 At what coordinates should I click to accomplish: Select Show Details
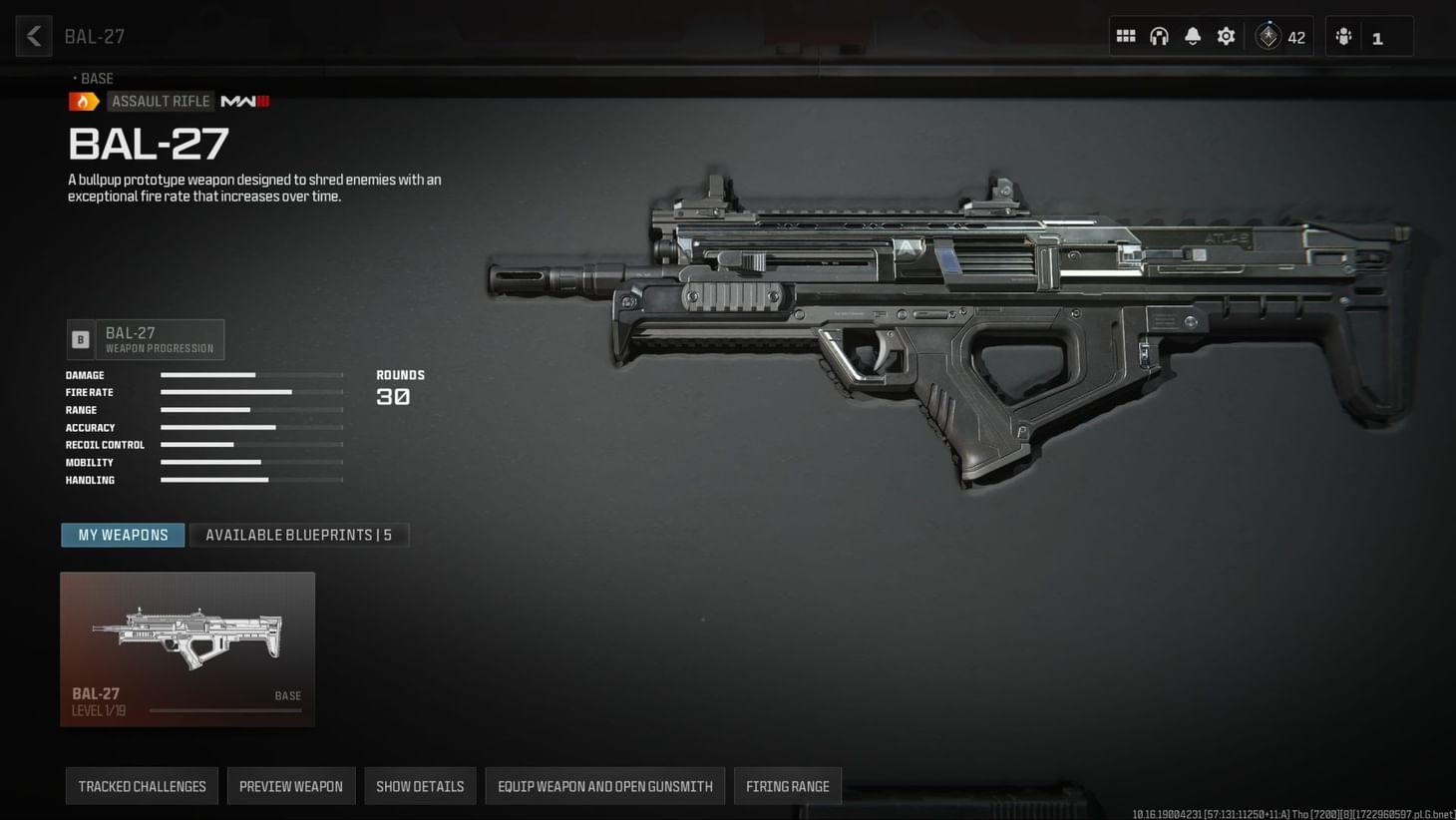coord(420,786)
